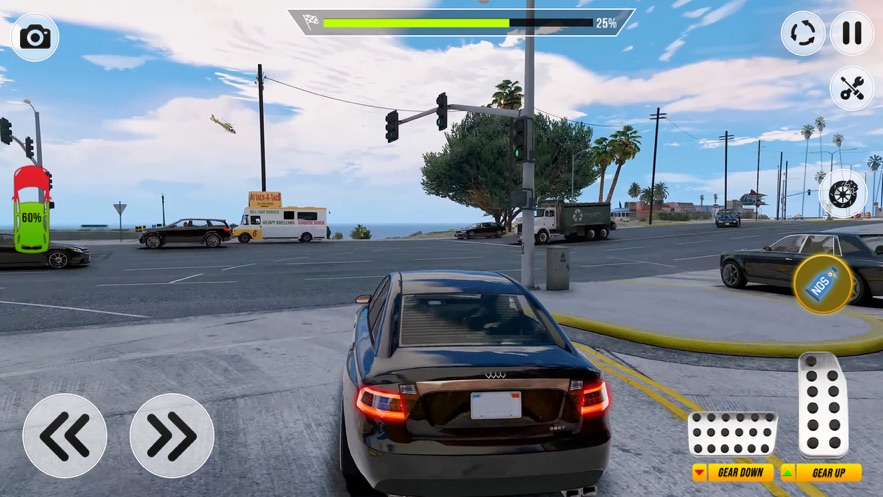Shift with the Gear Up button

(821, 473)
